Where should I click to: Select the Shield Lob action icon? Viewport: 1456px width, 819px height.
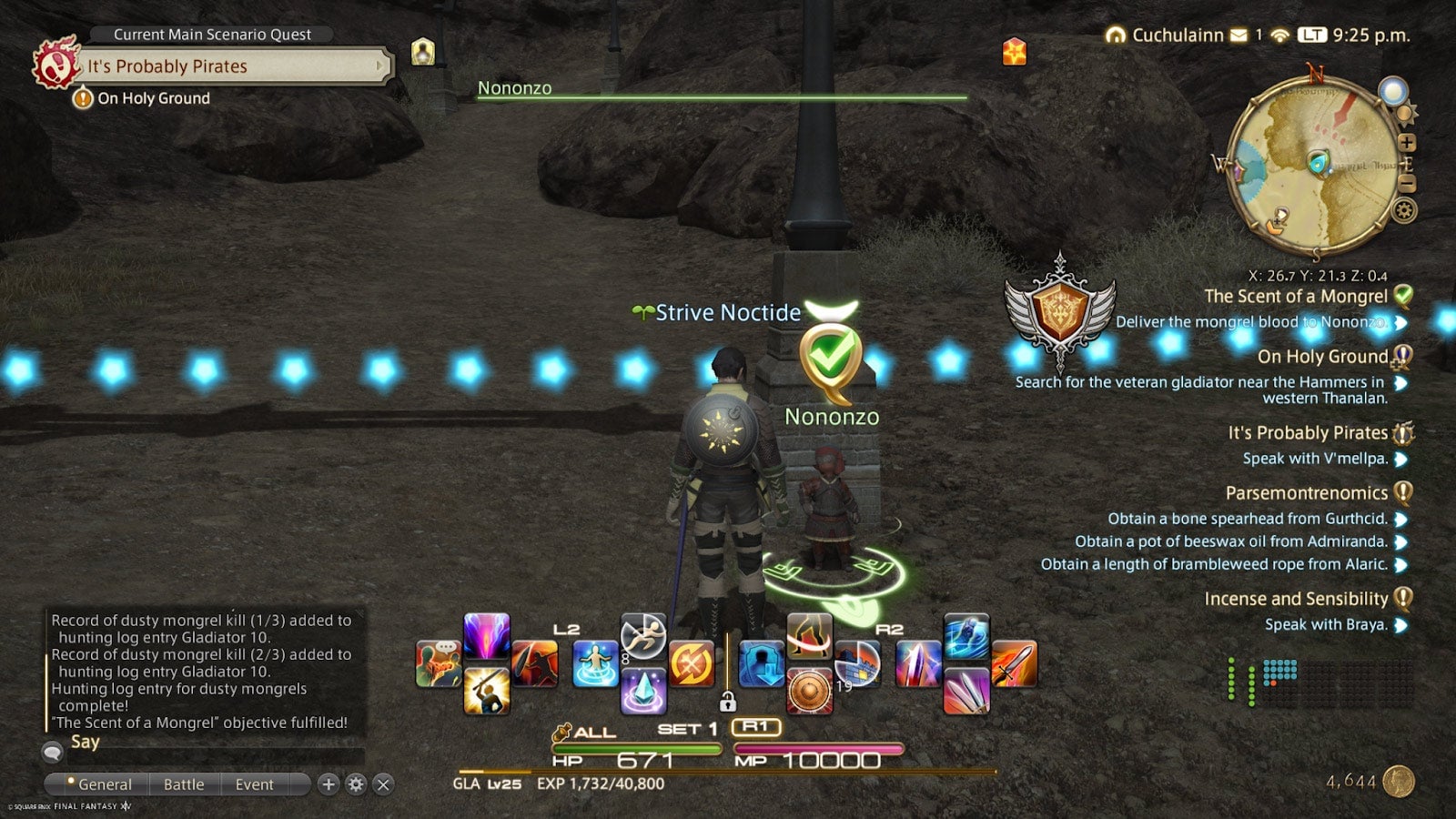click(x=535, y=662)
